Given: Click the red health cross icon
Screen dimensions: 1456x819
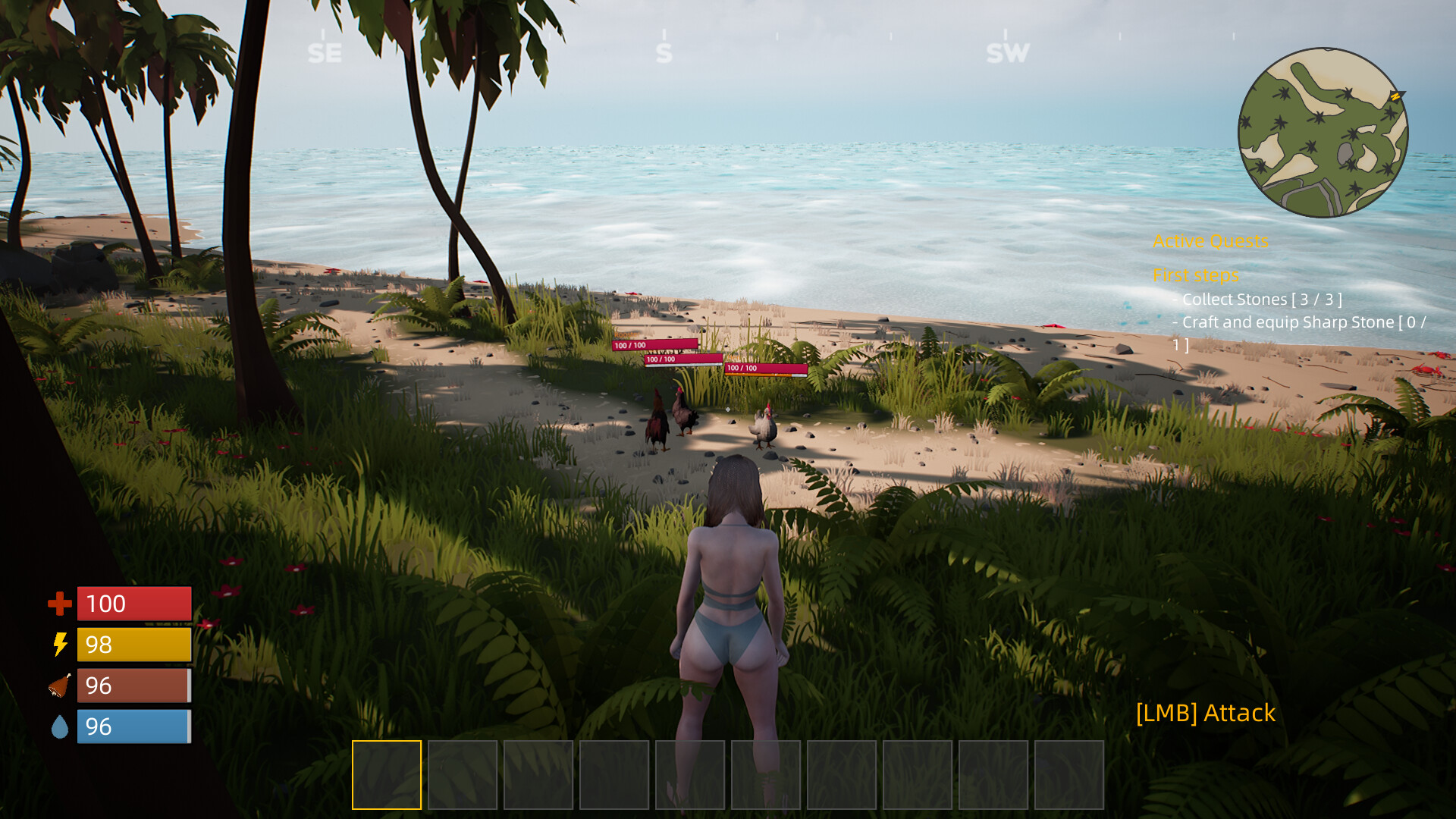Looking at the screenshot, I should point(58,604).
